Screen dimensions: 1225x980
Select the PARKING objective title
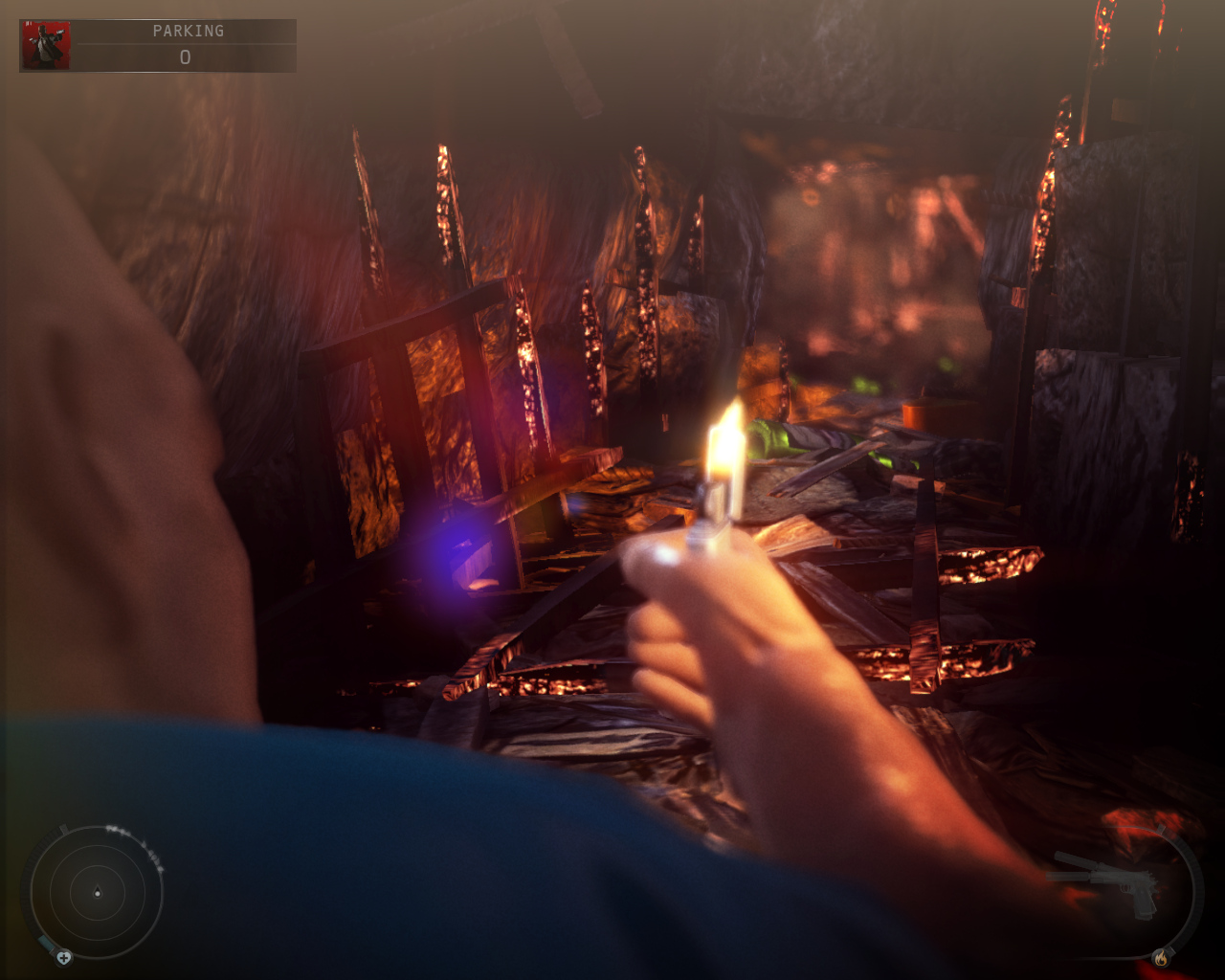(188, 31)
